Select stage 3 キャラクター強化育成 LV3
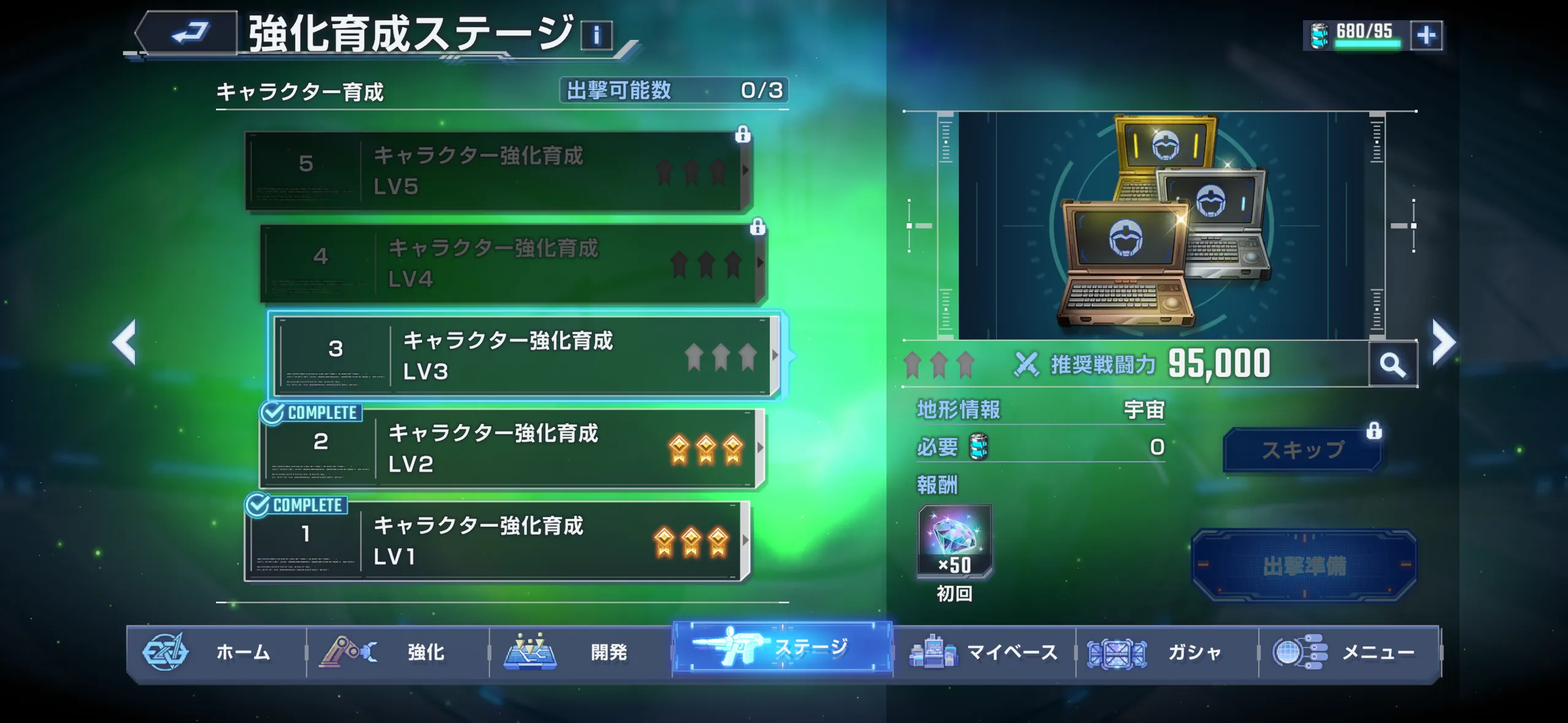The height and width of the screenshot is (723, 1568). tap(521, 356)
